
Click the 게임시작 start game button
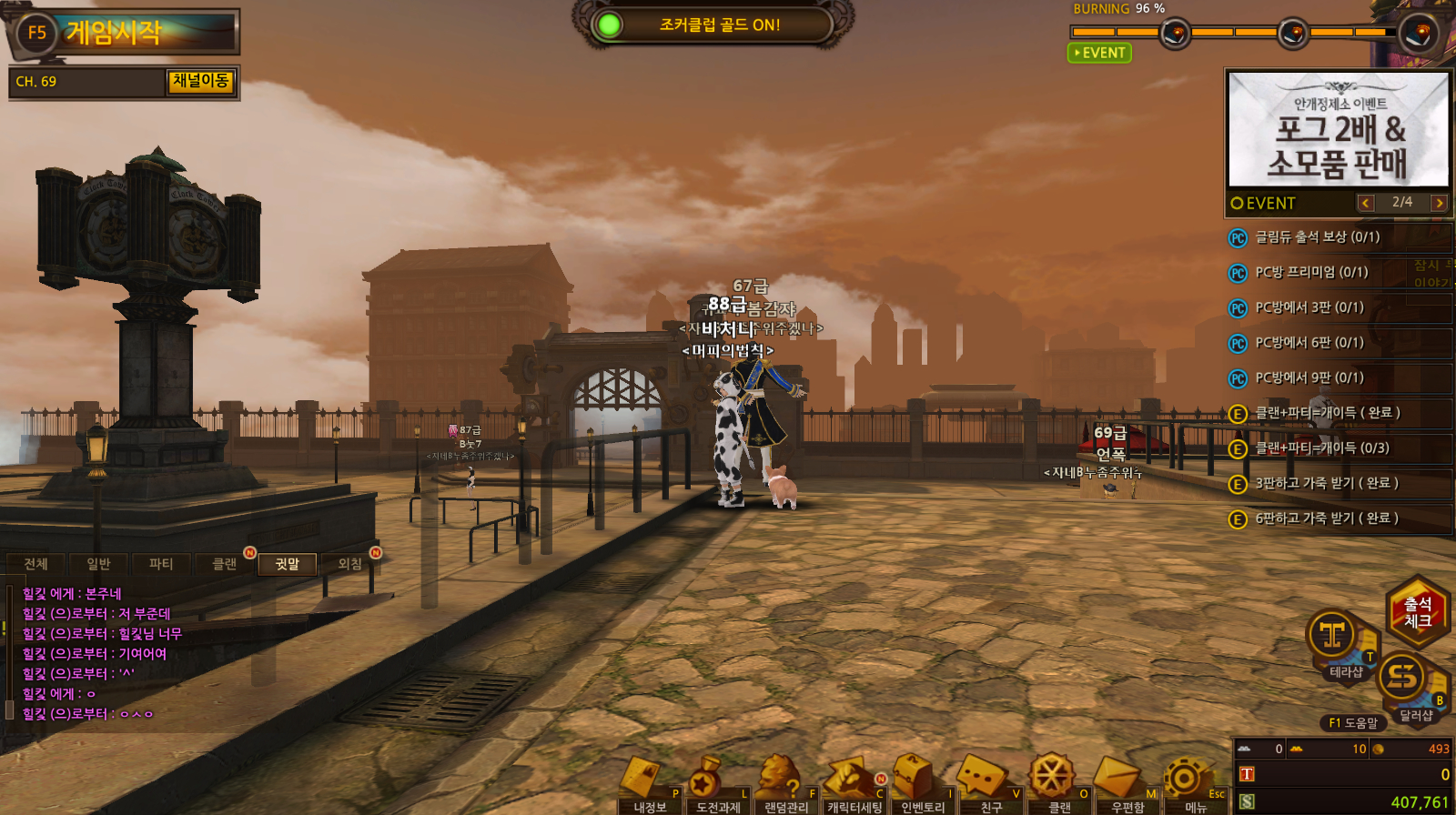[x=124, y=33]
